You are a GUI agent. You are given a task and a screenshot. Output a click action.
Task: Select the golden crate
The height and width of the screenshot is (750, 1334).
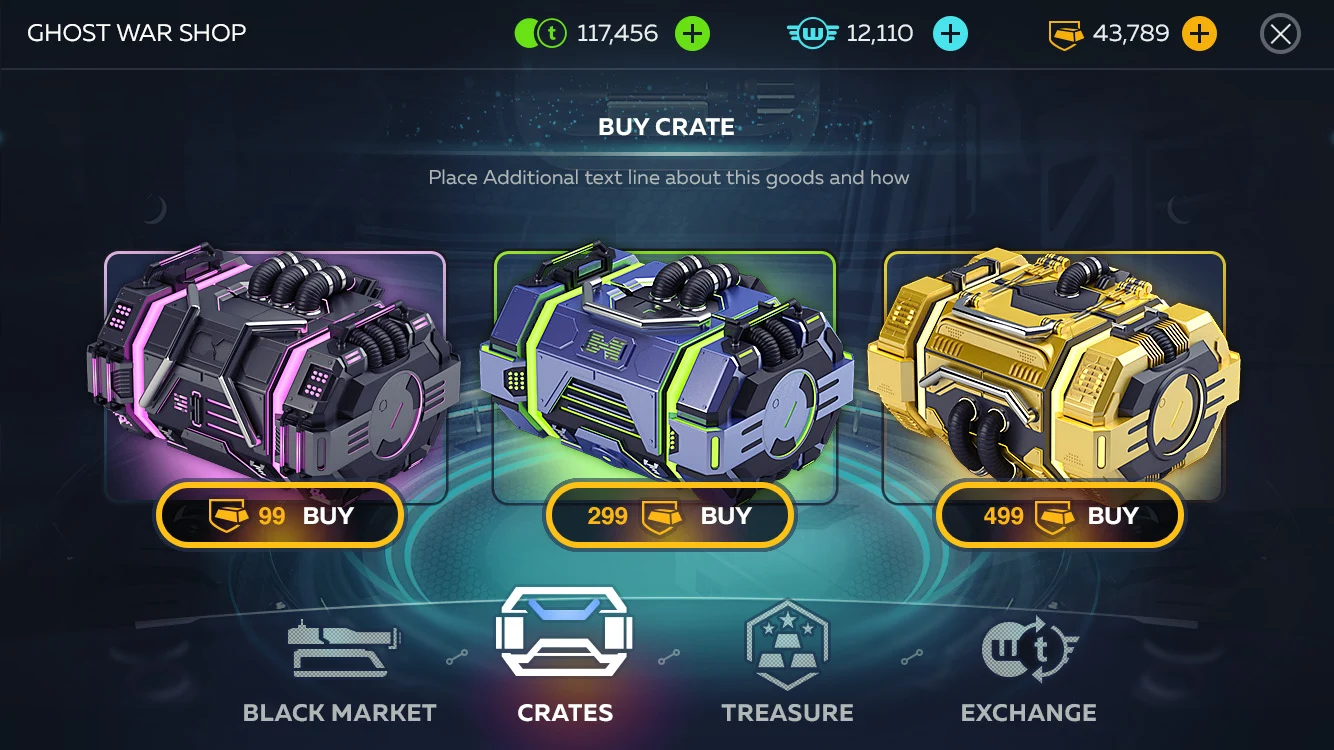click(x=1054, y=370)
